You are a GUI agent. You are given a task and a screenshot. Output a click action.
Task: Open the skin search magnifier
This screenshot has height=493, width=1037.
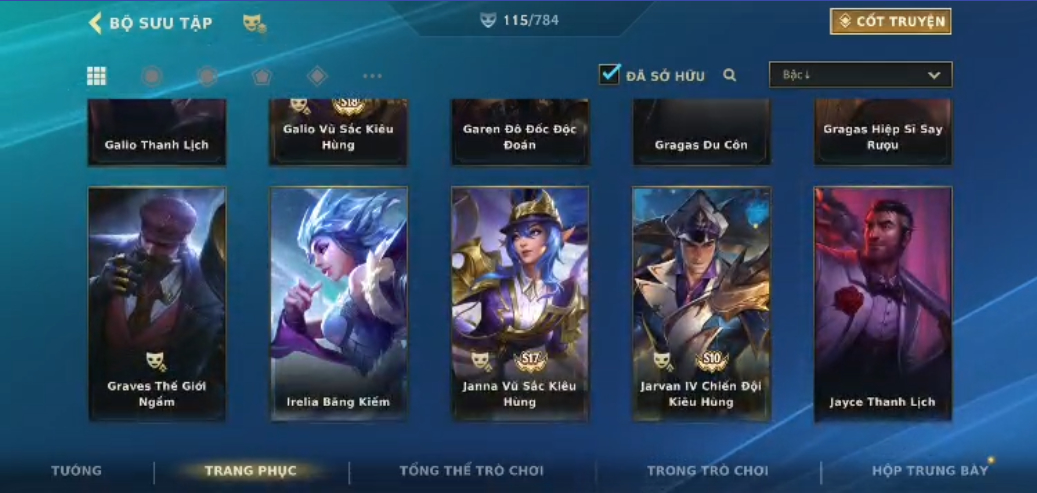click(730, 75)
